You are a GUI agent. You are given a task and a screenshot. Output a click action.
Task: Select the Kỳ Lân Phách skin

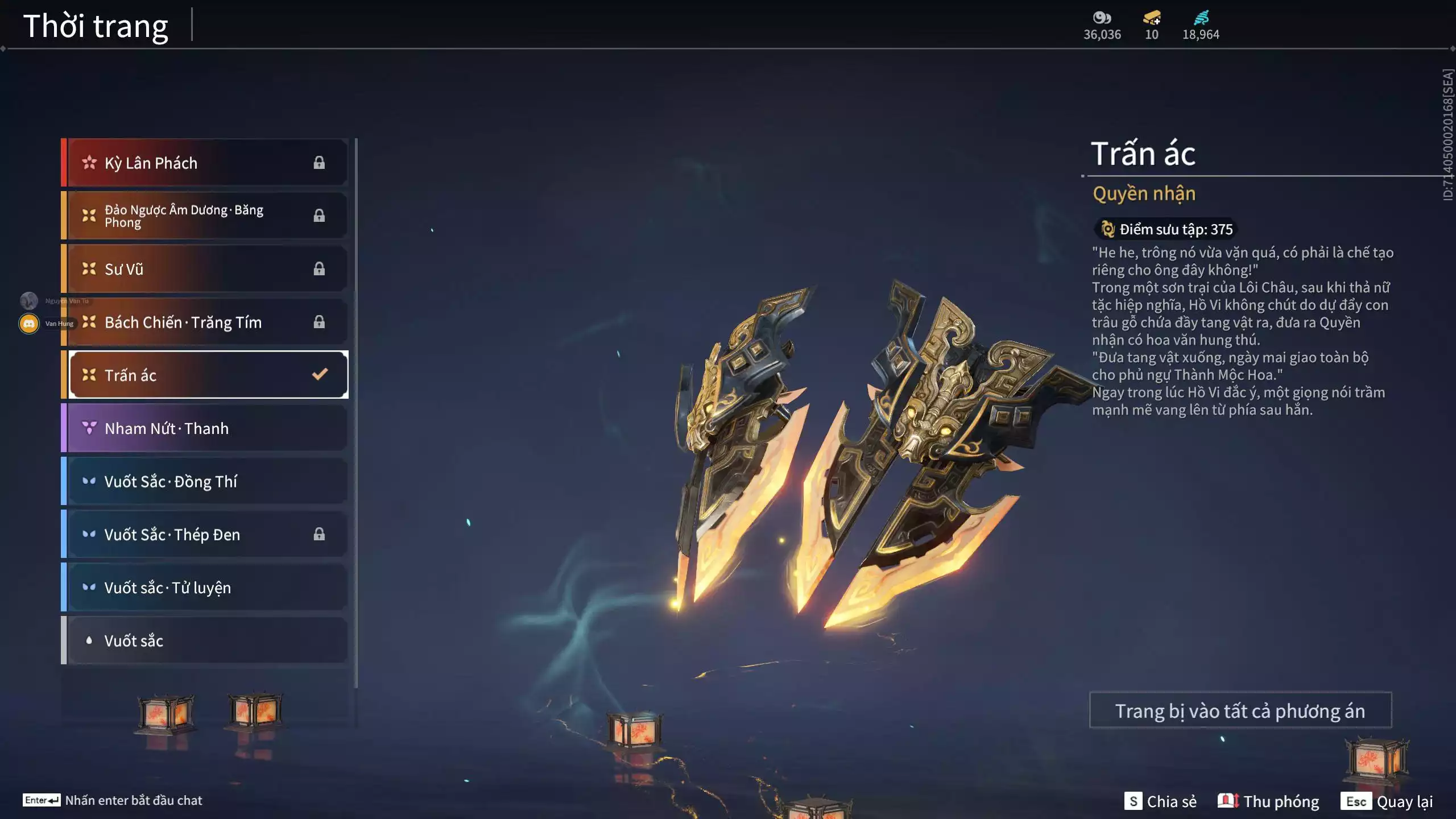tap(205, 163)
